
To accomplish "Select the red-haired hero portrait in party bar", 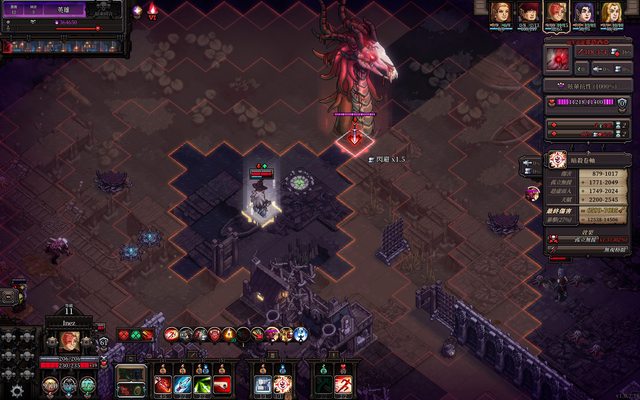I will tap(527, 13).
